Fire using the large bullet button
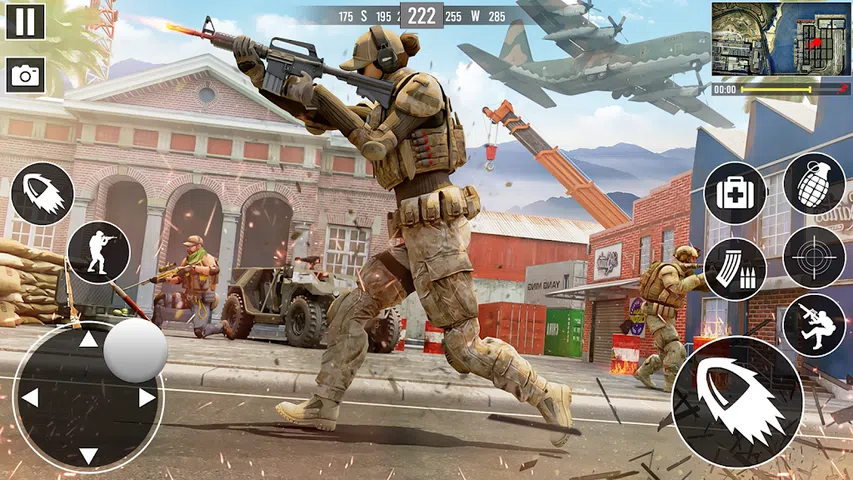This screenshot has width=853, height=480. (x=737, y=402)
